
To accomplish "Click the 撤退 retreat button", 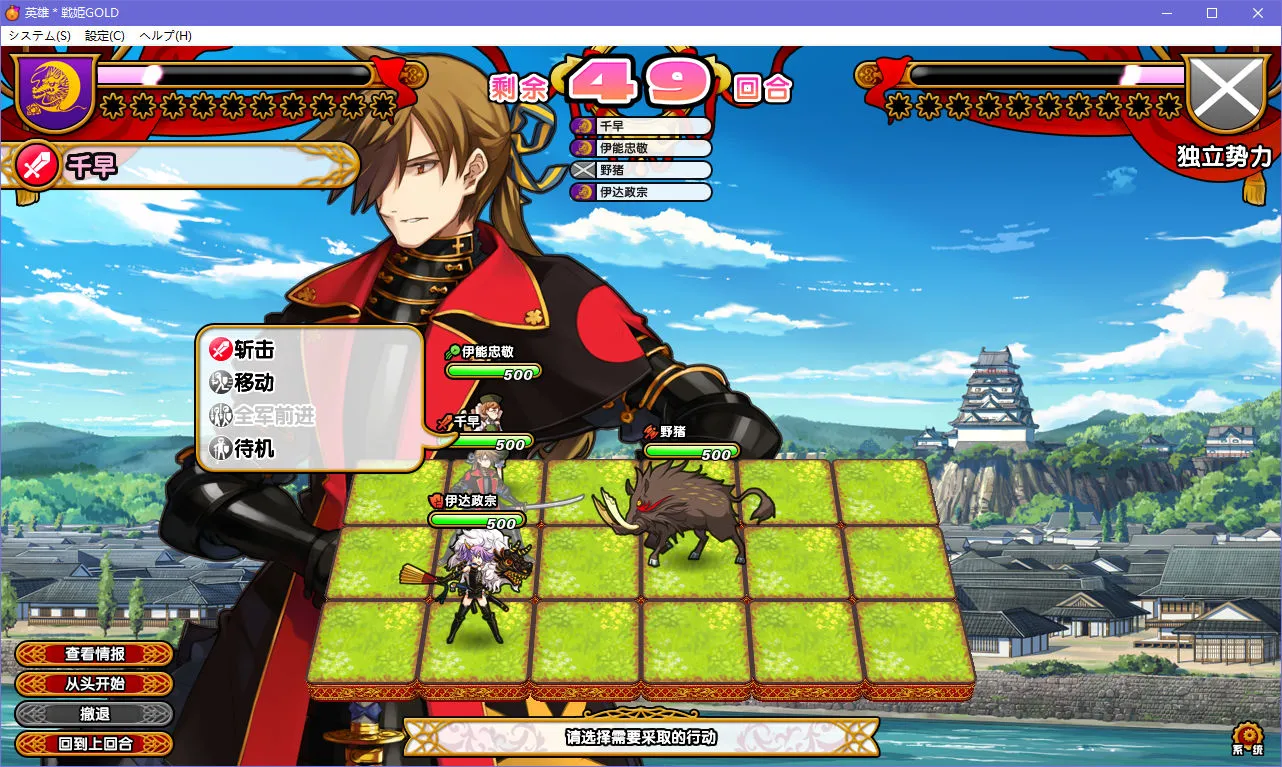I will [95, 714].
